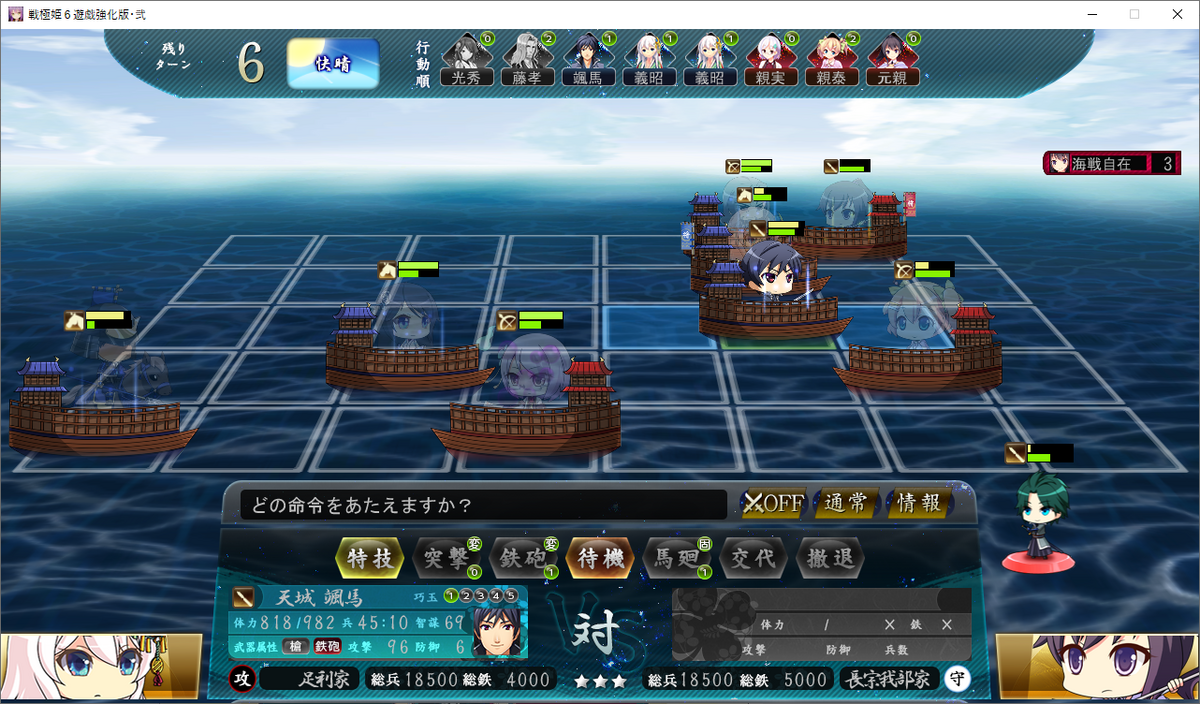Toggle the crossed-swords OFF button
This screenshot has height=704, width=1200.
pyautogui.click(x=774, y=503)
